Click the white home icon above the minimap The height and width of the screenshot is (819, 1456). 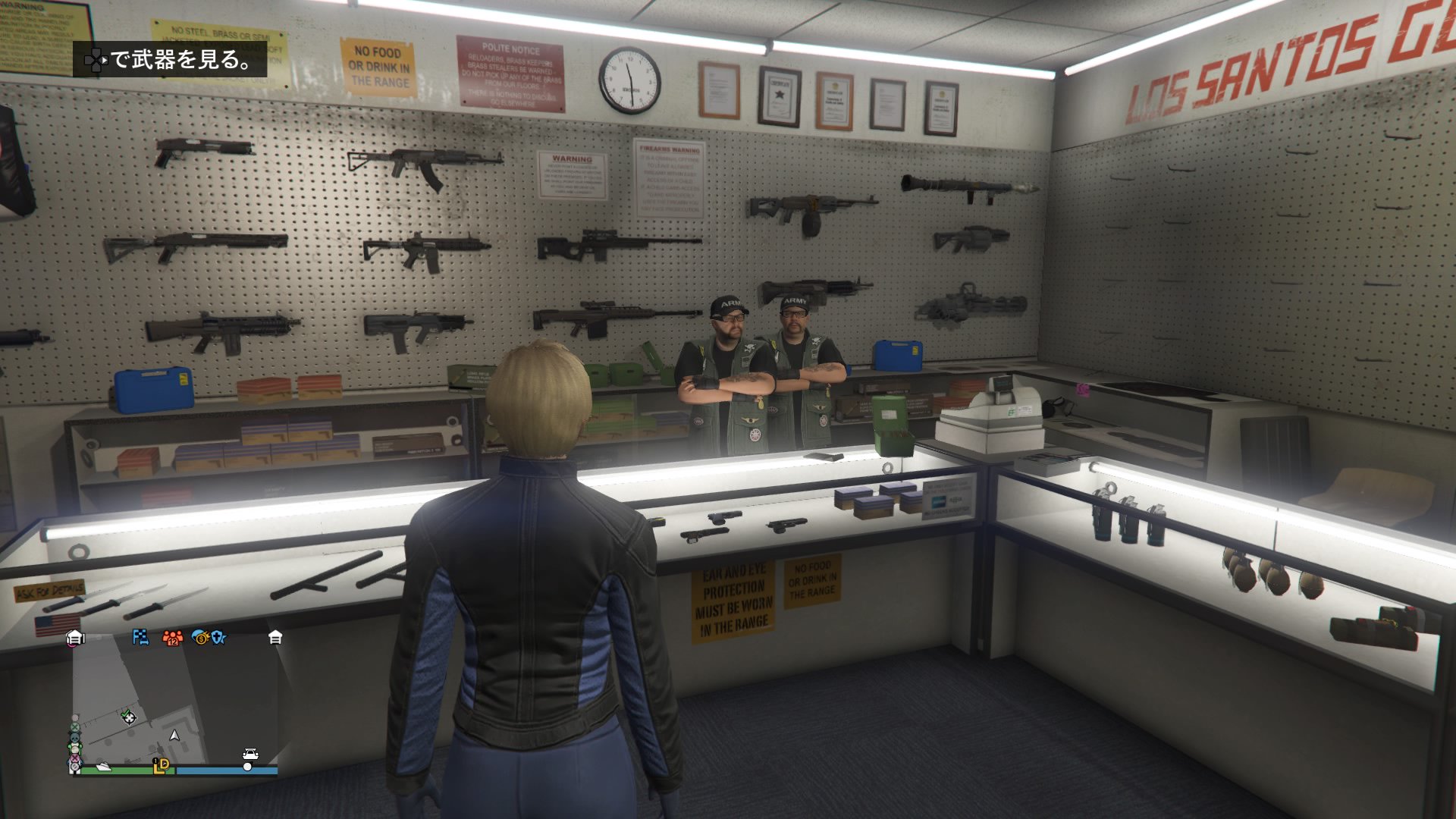pos(275,638)
